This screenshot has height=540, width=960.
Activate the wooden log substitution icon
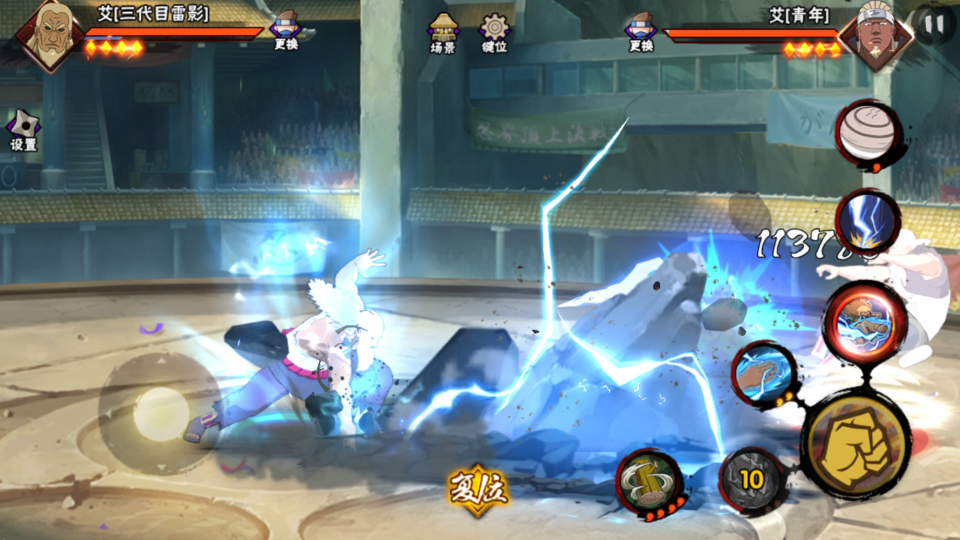[x=650, y=481]
